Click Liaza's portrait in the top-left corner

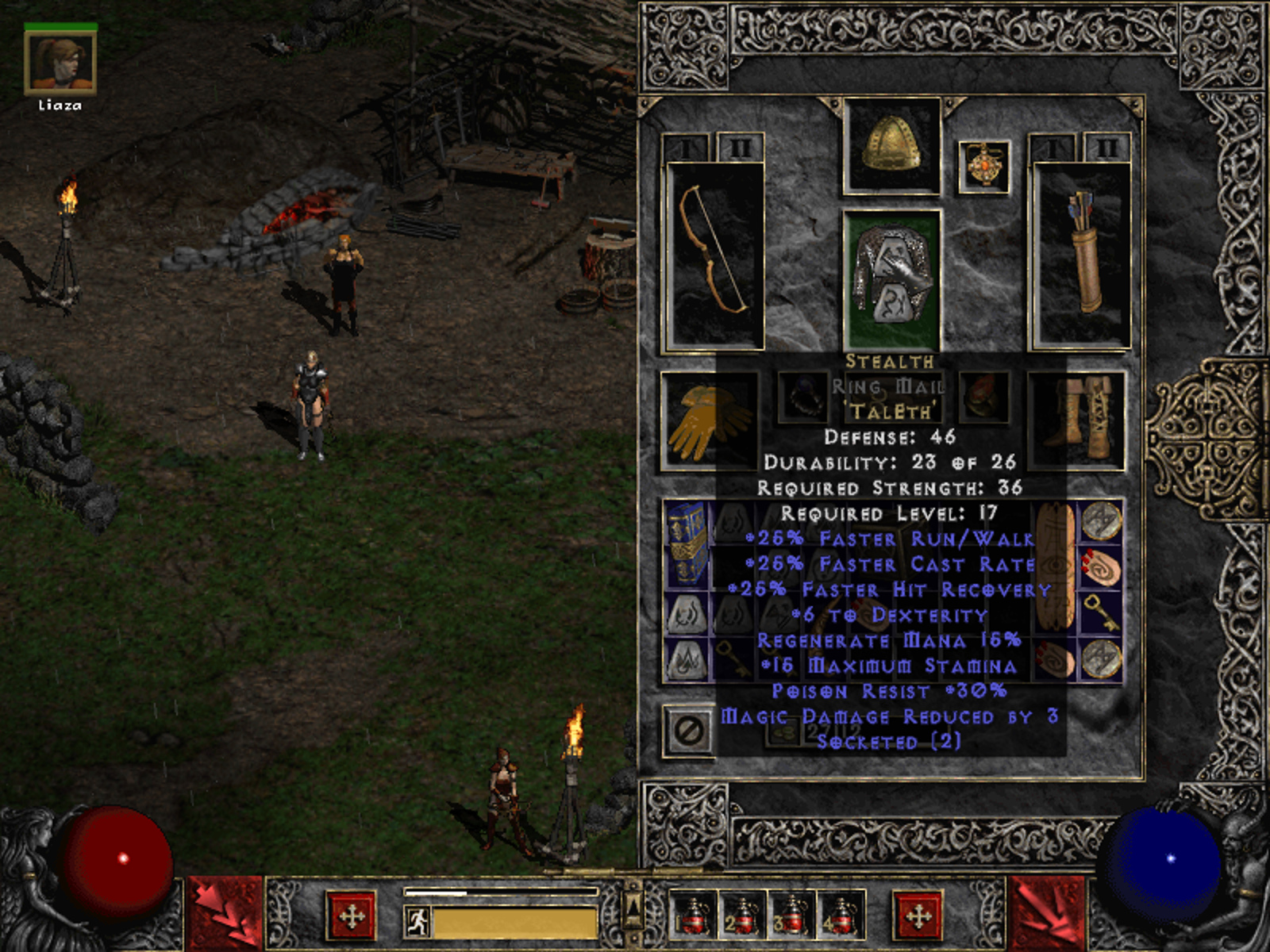pos(60,63)
